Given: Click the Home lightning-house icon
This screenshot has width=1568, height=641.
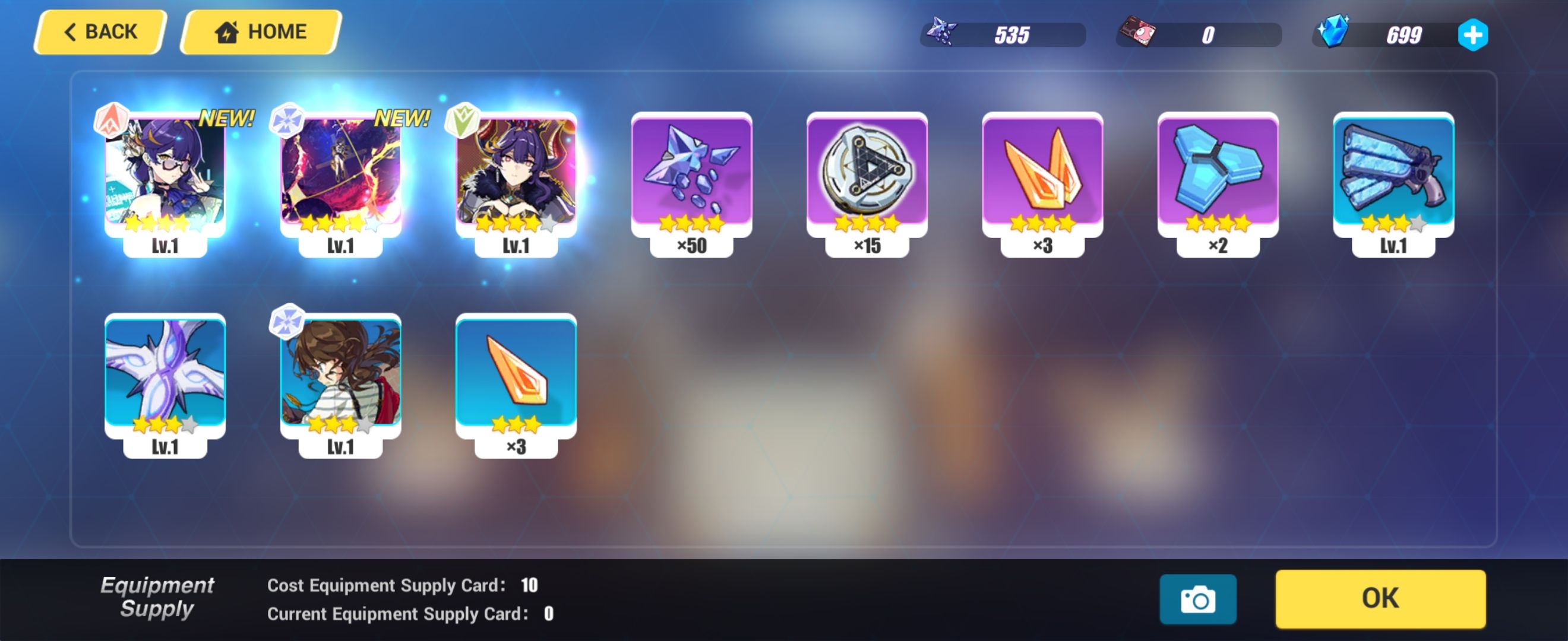Looking at the screenshot, I should pyautogui.click(x=227, y=31).
